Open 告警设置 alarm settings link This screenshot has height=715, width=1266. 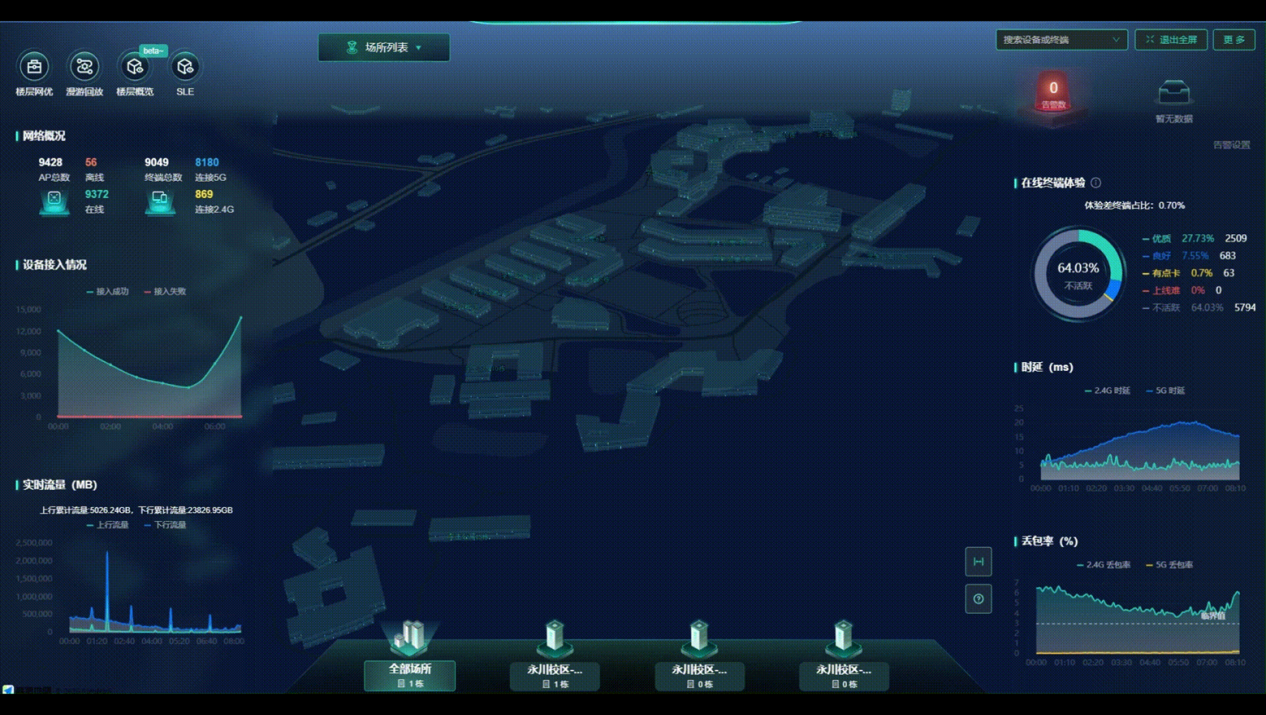click(1231, 145)
